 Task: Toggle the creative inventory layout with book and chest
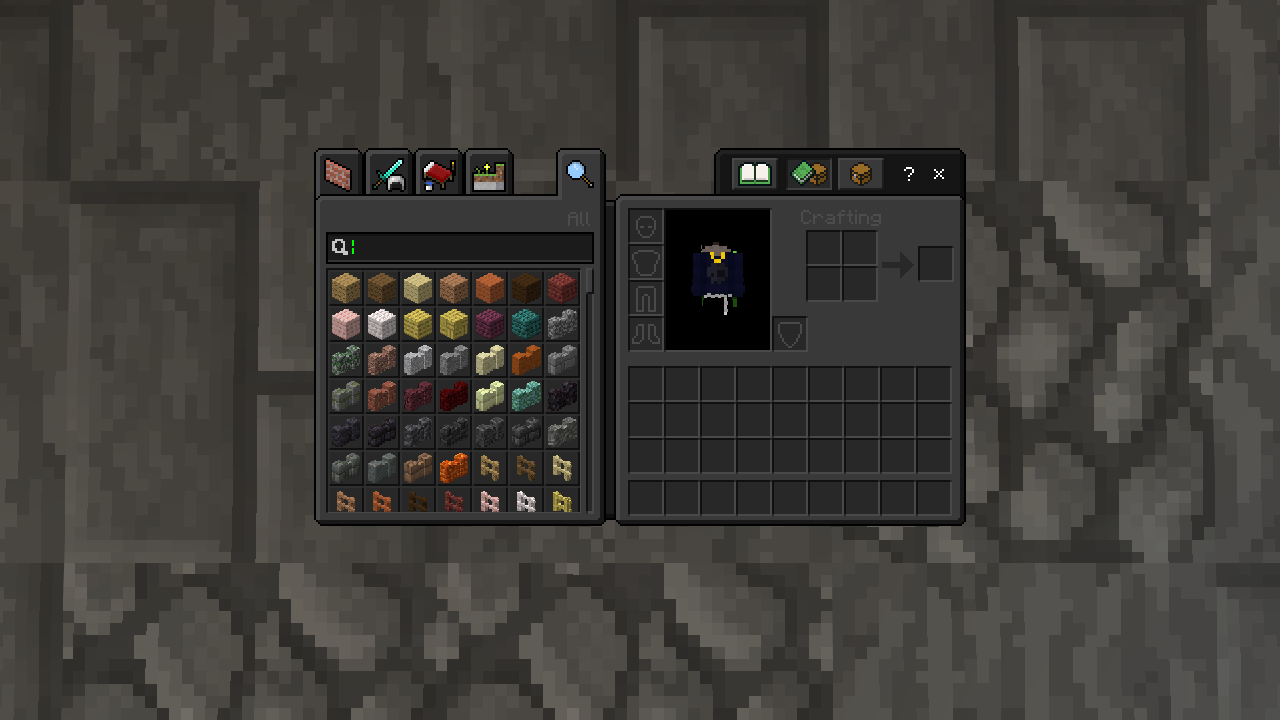[x=808, y=174]
